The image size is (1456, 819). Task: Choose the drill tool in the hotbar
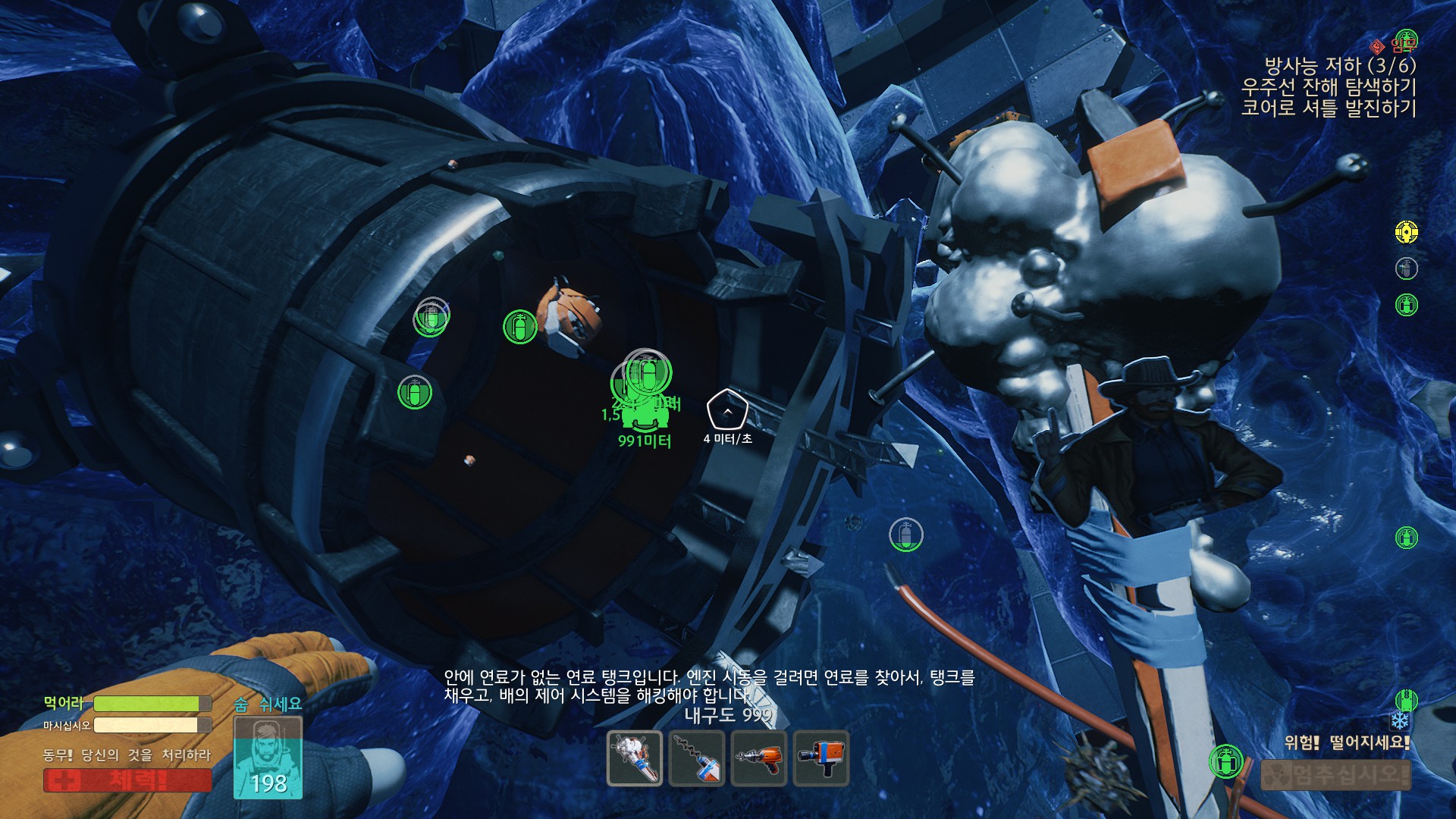[697, 758]
